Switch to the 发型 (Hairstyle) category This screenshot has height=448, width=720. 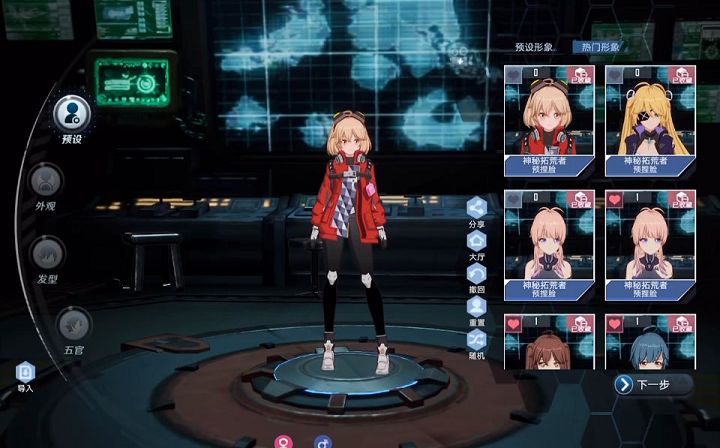pos(46,252)
